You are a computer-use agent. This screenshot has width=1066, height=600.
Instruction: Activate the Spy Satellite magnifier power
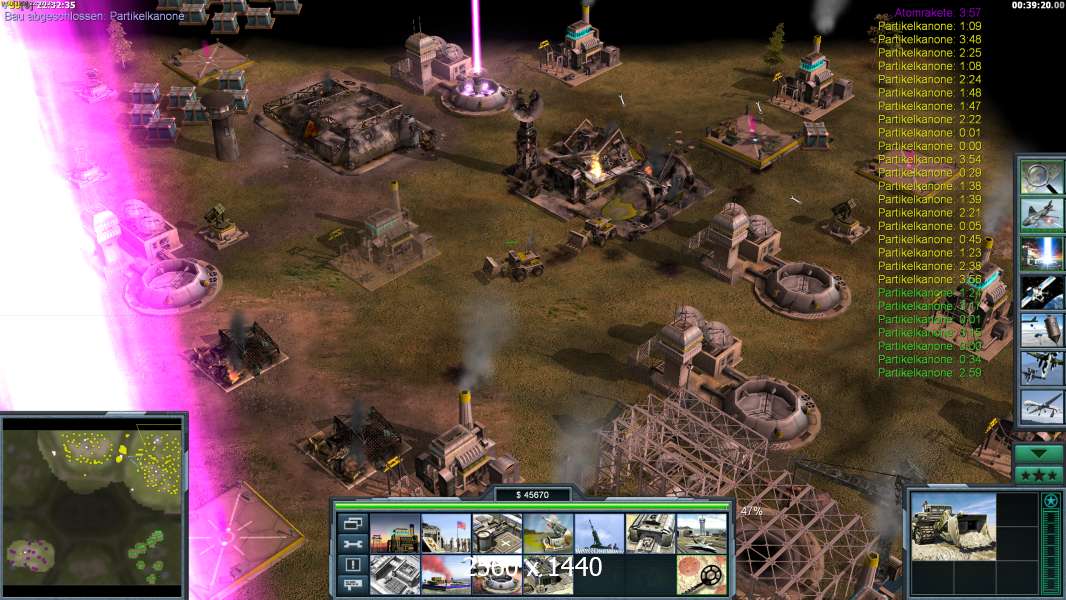(x=1041, y=177)
